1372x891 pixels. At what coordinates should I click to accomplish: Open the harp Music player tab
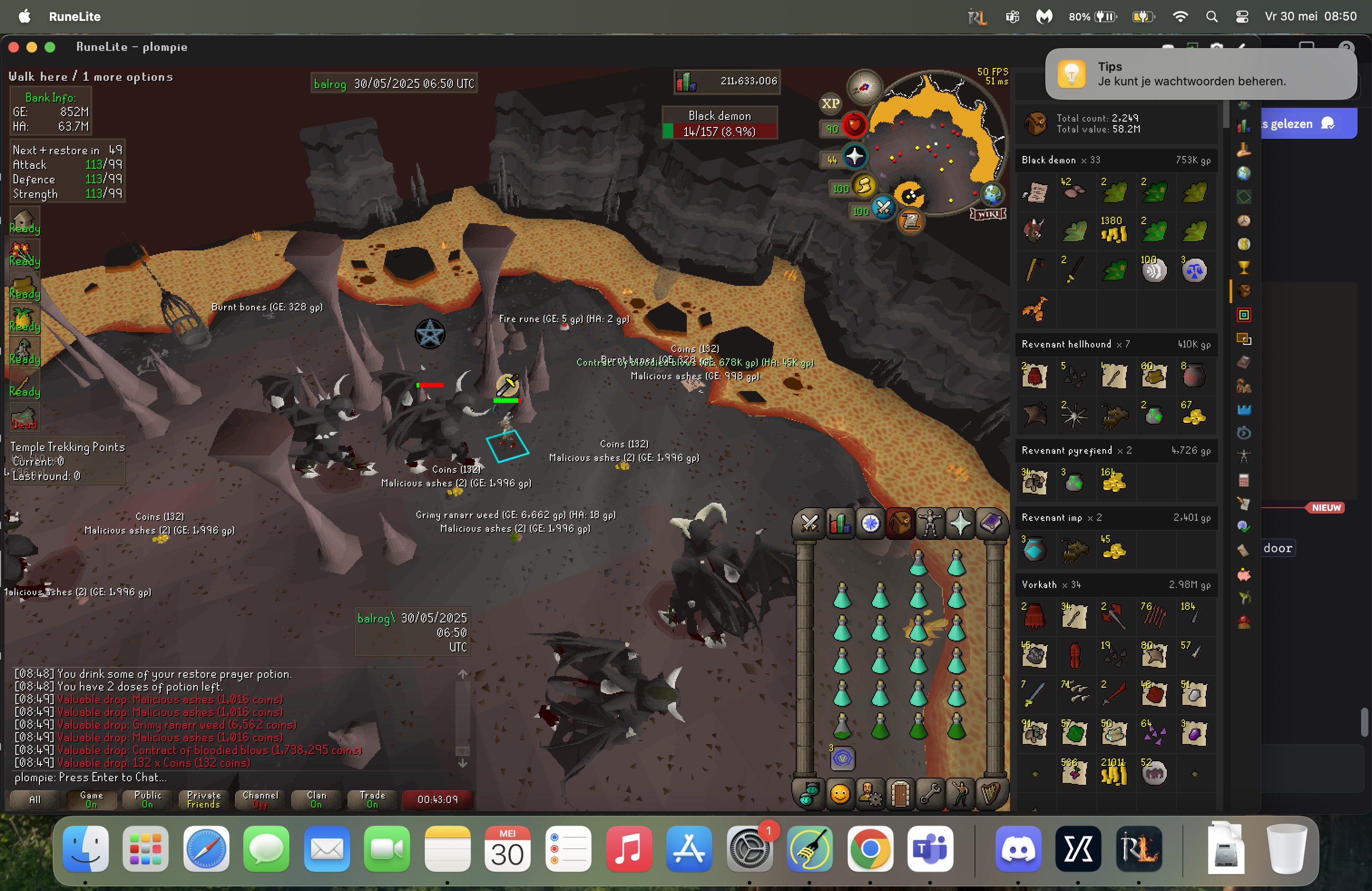[x=990, y=795]
